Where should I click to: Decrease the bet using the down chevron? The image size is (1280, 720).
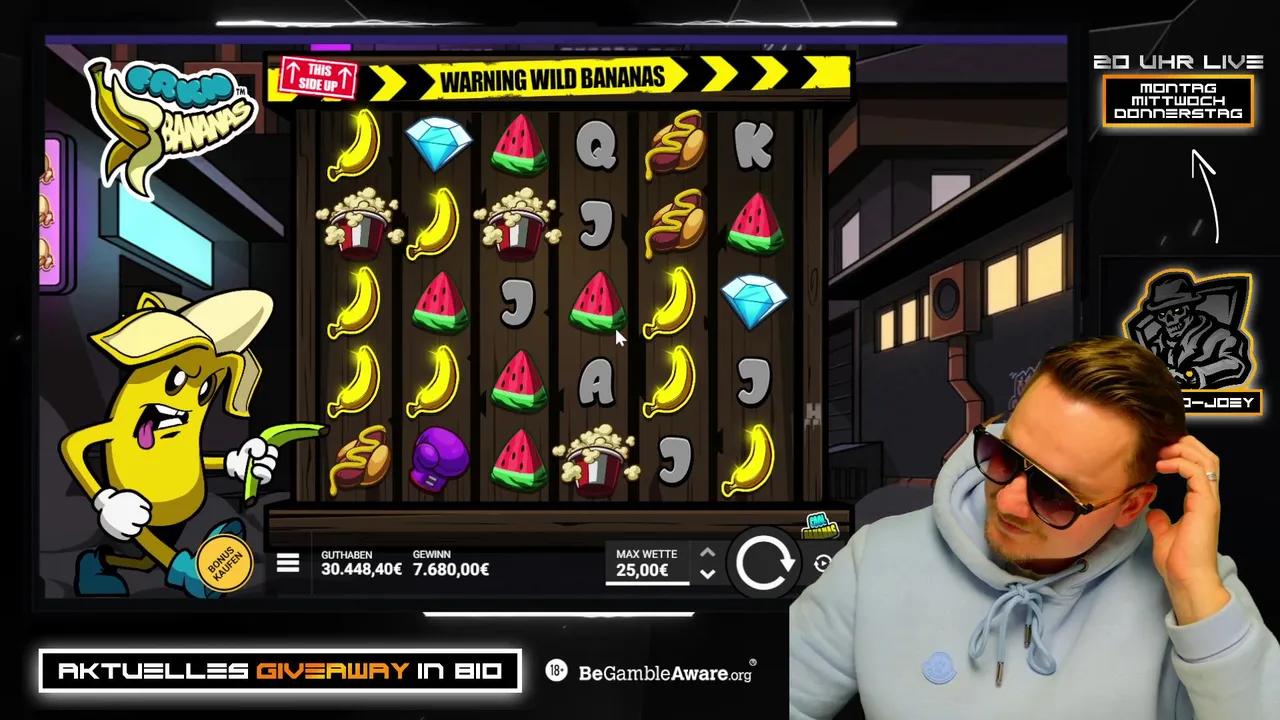click(x=707, y=575)
